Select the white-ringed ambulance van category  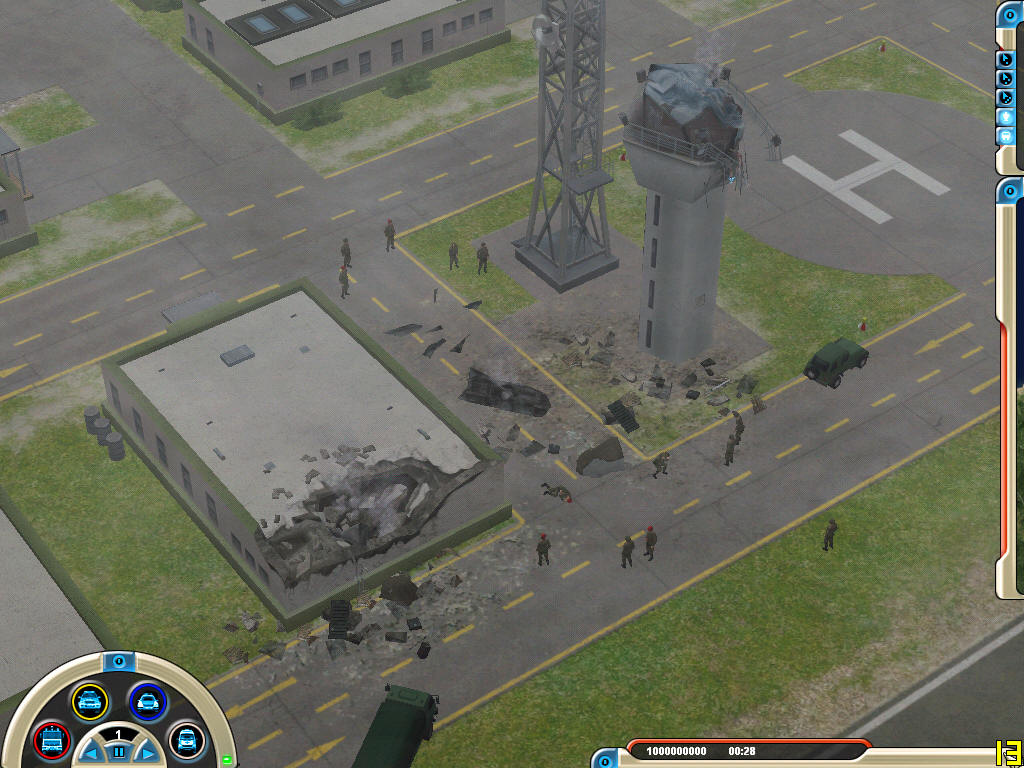(186, 741)
